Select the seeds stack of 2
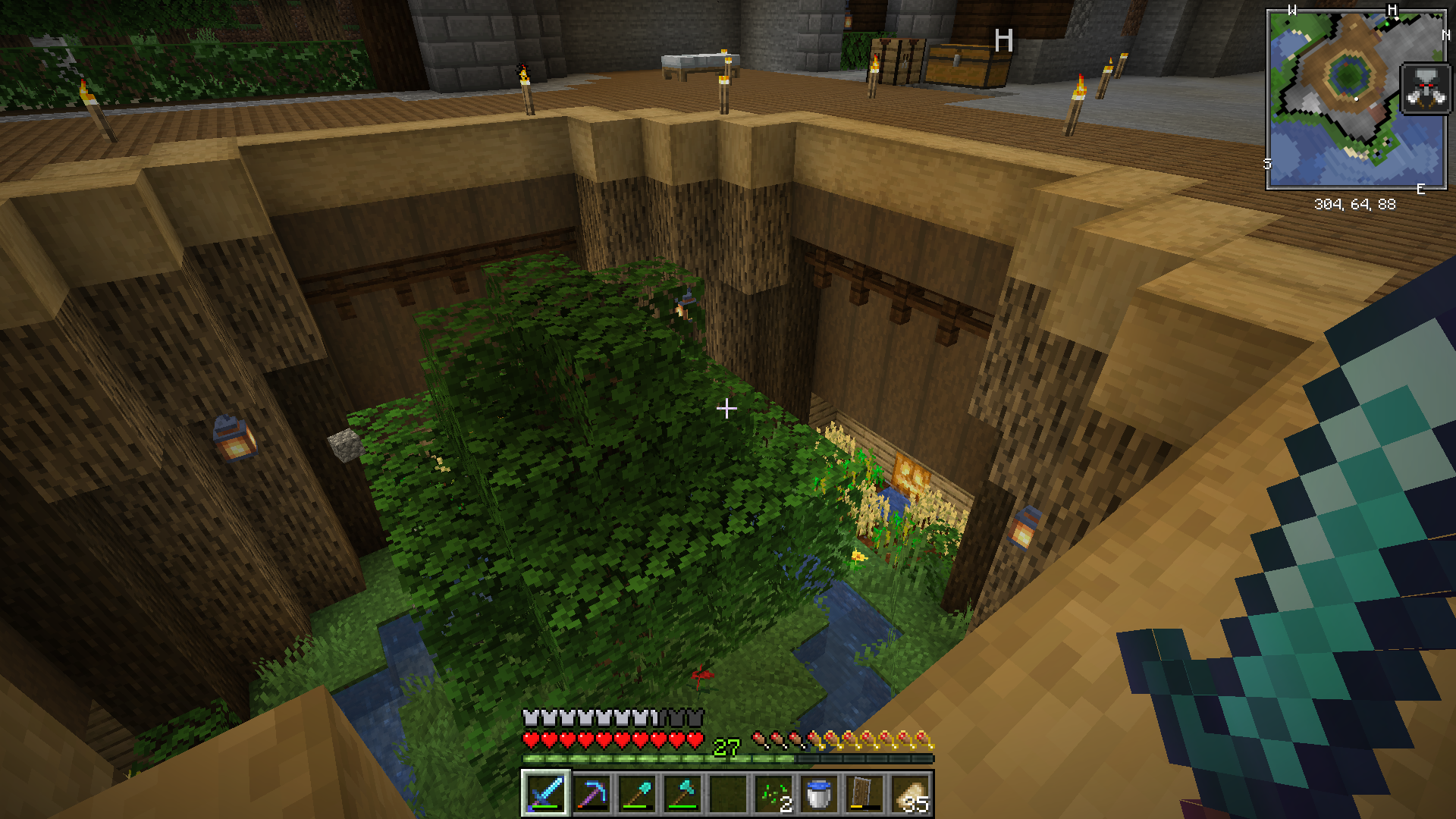Screen dimensions: 1456x819 [773, 794]
